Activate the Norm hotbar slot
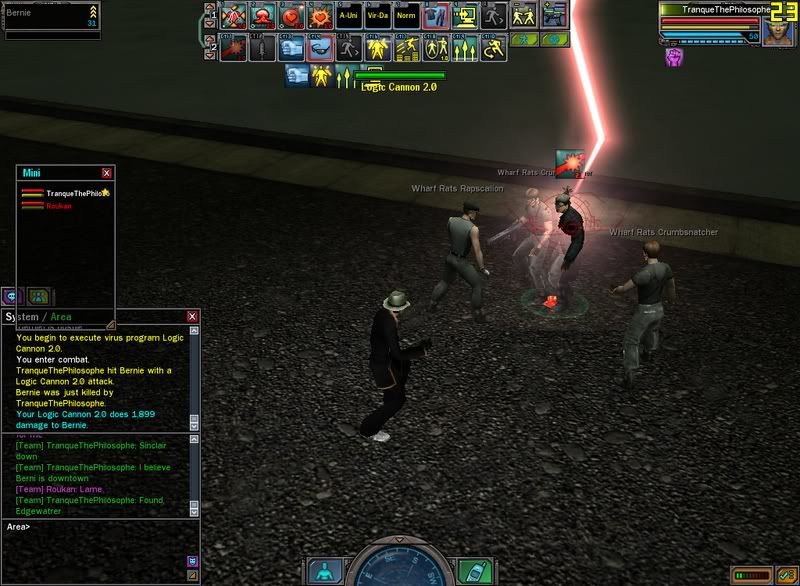The width and height of the screenshot is (800, 586). coord(406,17)
